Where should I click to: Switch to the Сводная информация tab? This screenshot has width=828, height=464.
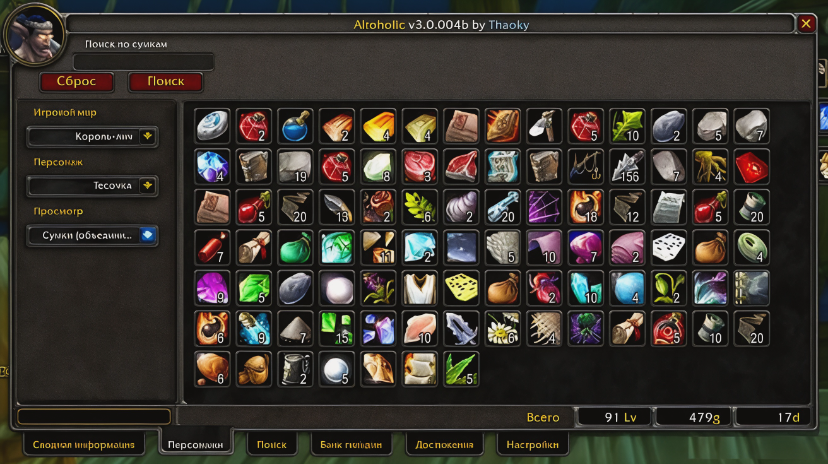[x=83, y=444]
